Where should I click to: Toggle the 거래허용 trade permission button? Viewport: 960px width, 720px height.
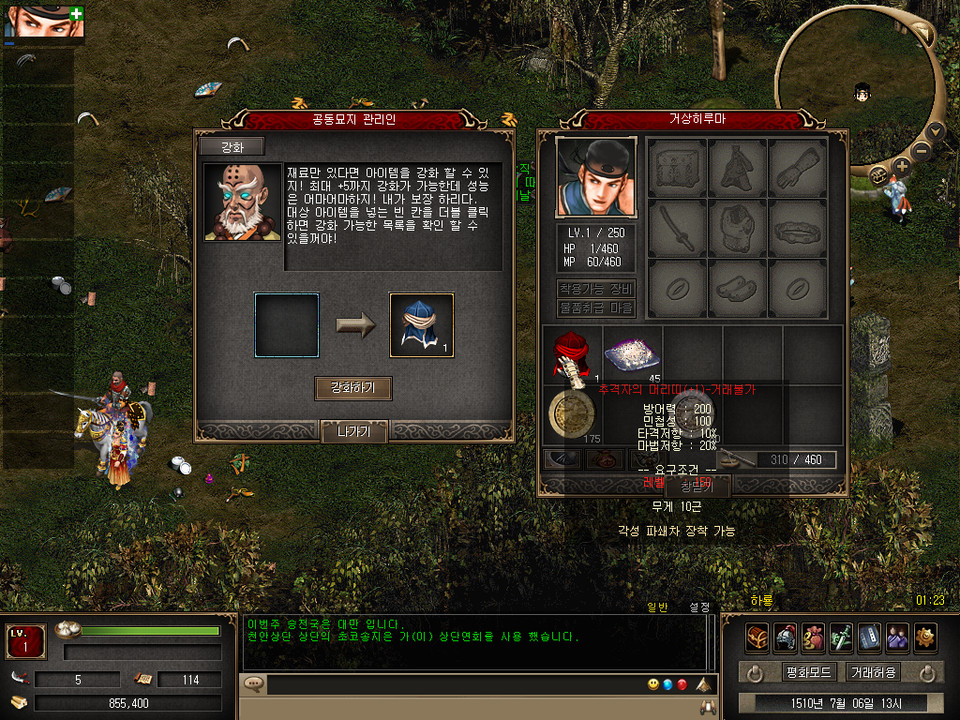tap(872, 672)
